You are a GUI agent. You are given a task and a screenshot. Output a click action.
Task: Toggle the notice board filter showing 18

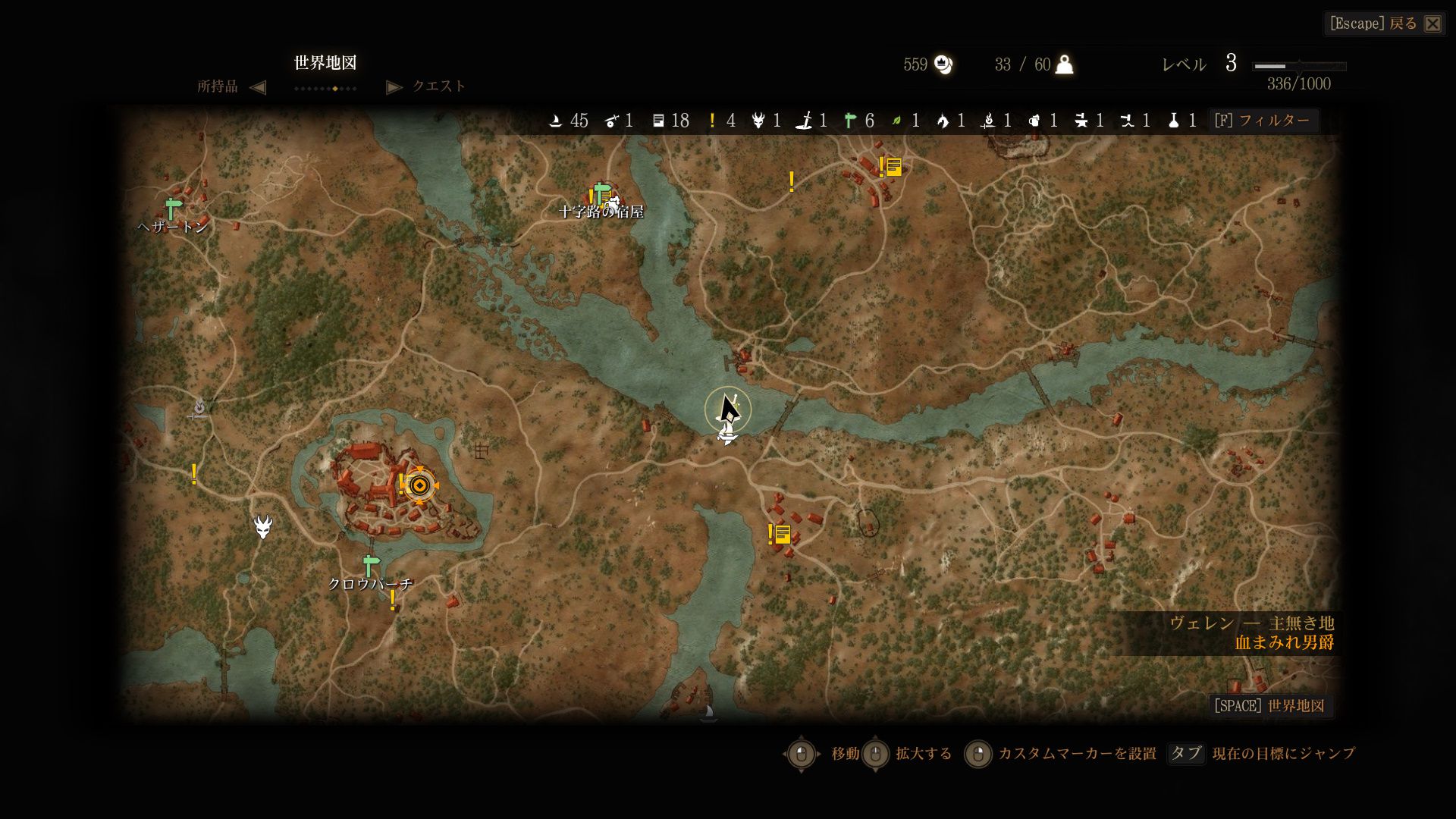658,121
